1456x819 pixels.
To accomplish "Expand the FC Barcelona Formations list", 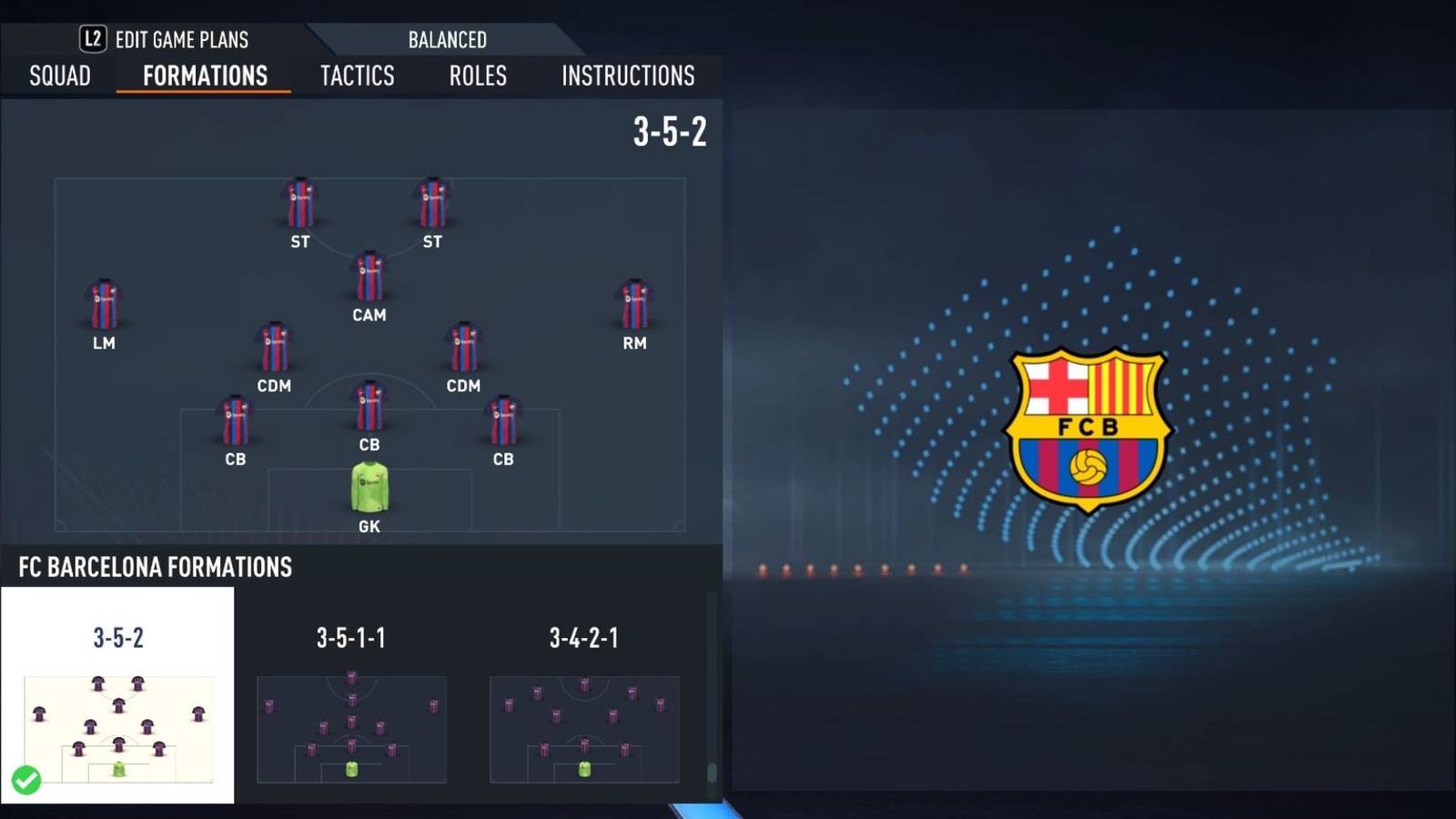I will point(153,567).
